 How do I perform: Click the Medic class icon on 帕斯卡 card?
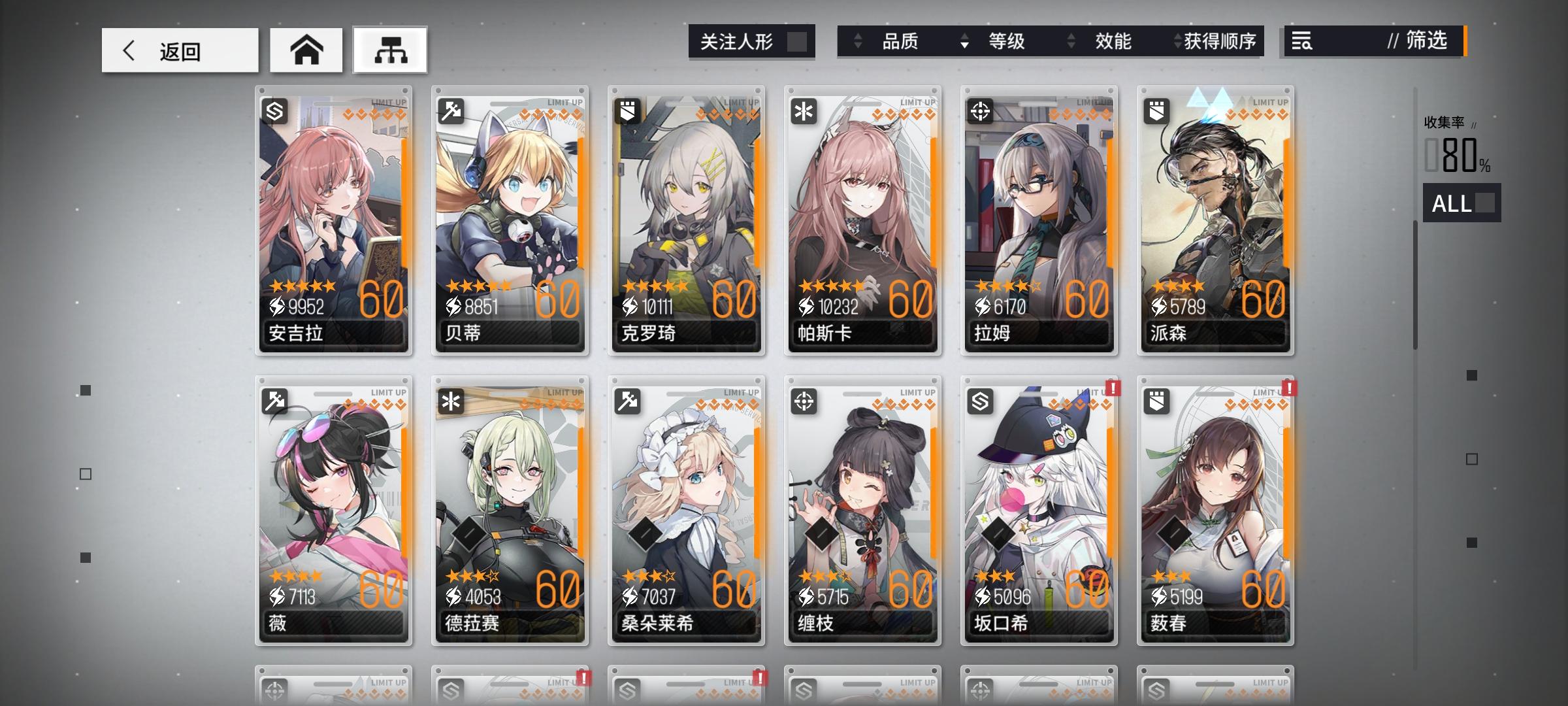(x=805, y=112)
